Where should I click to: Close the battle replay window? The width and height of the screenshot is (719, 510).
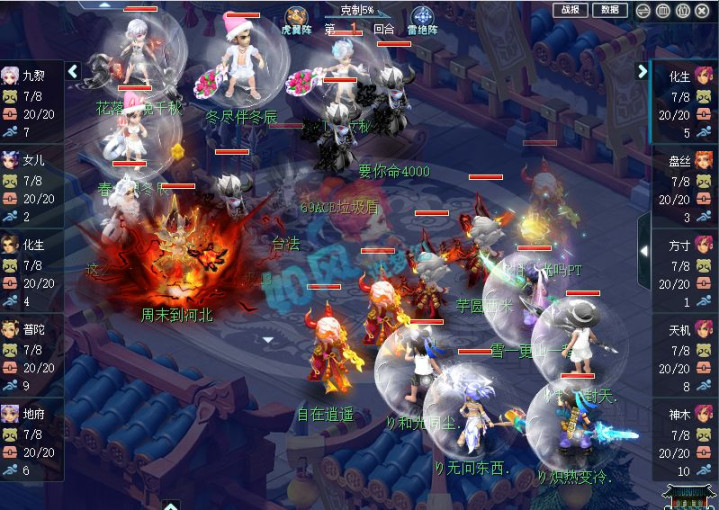(x=705, y=11)
